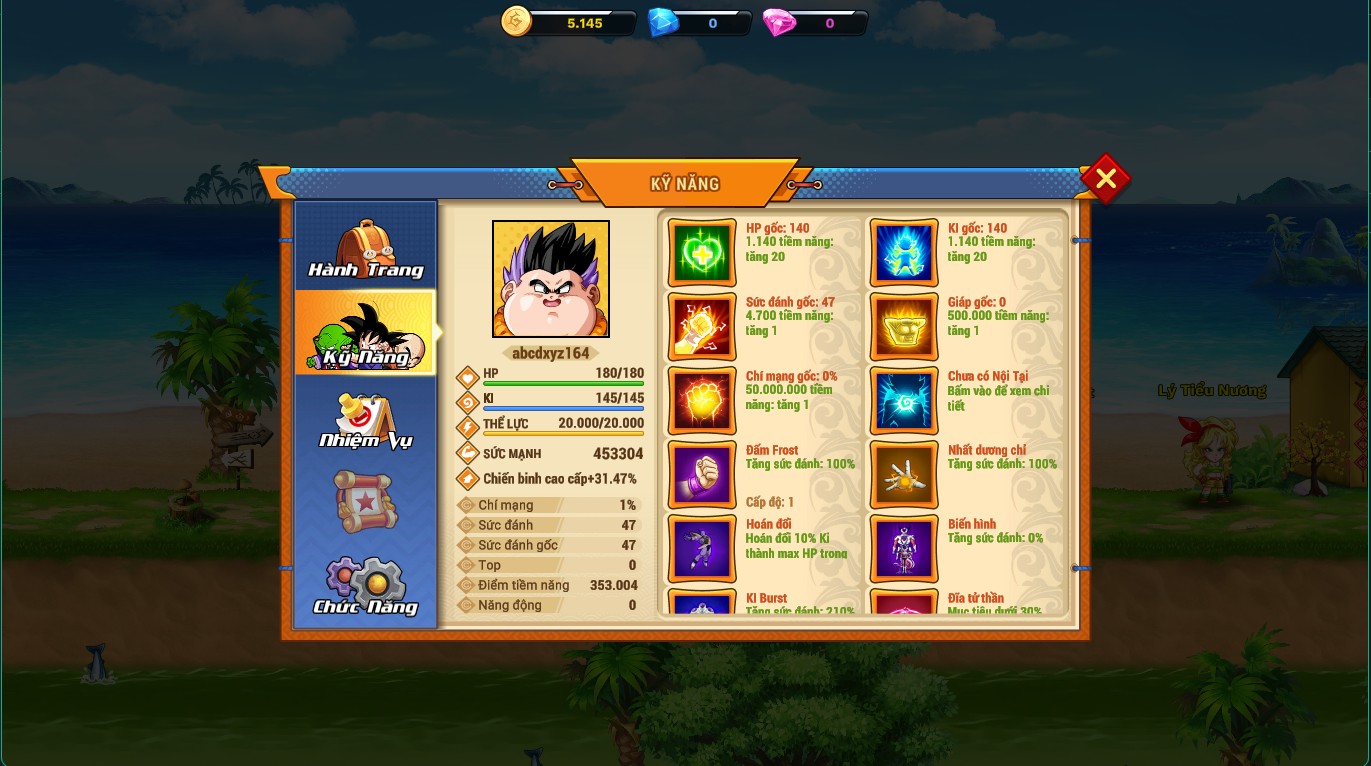
Task: Open the Hành Trang tab
Action: [x=365, y=248]
